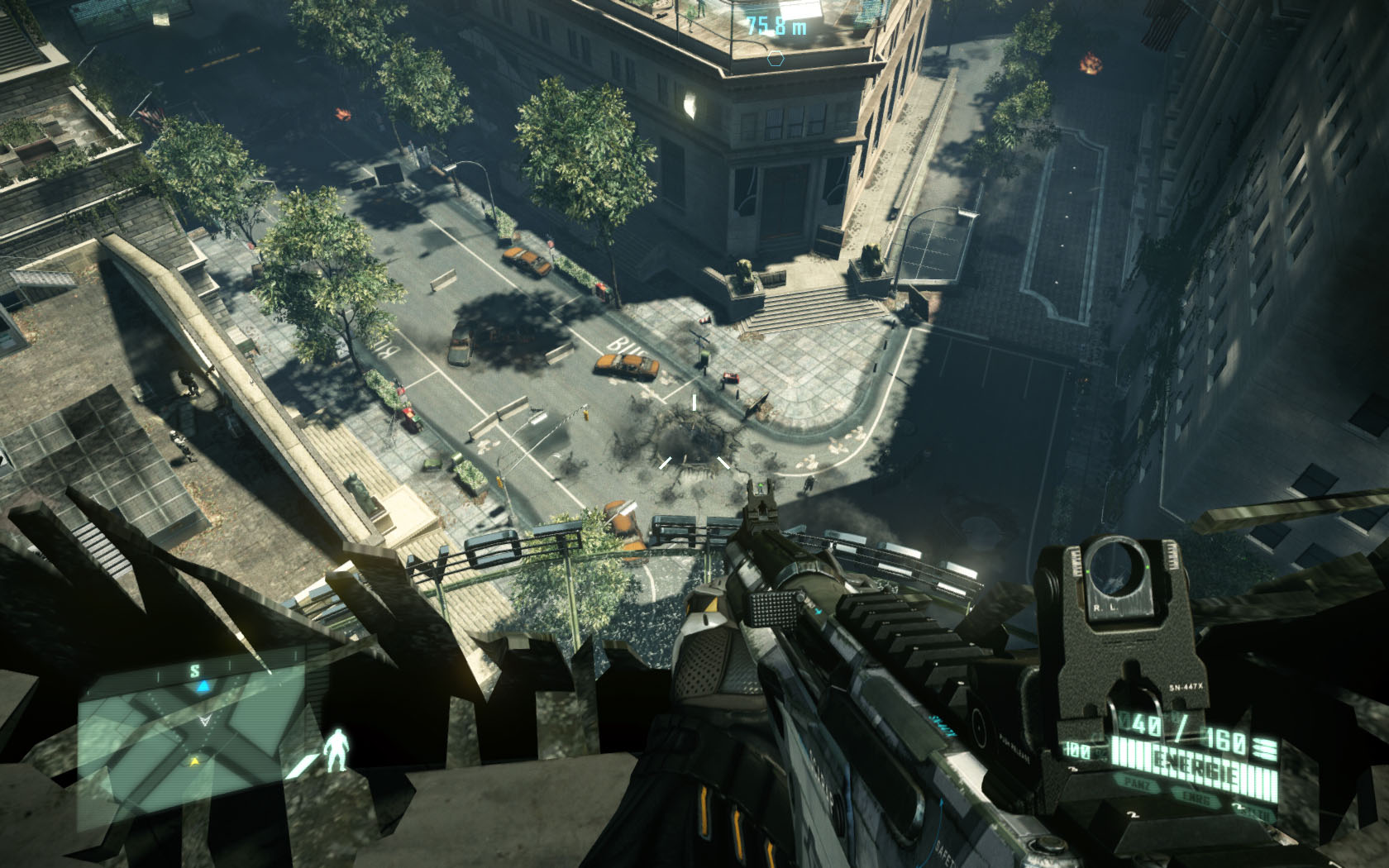Click the glowing nanosuit stance silhouette
Image resolution: width=1389 pixels, height=868 pixels.
click(x=336, y=751)
